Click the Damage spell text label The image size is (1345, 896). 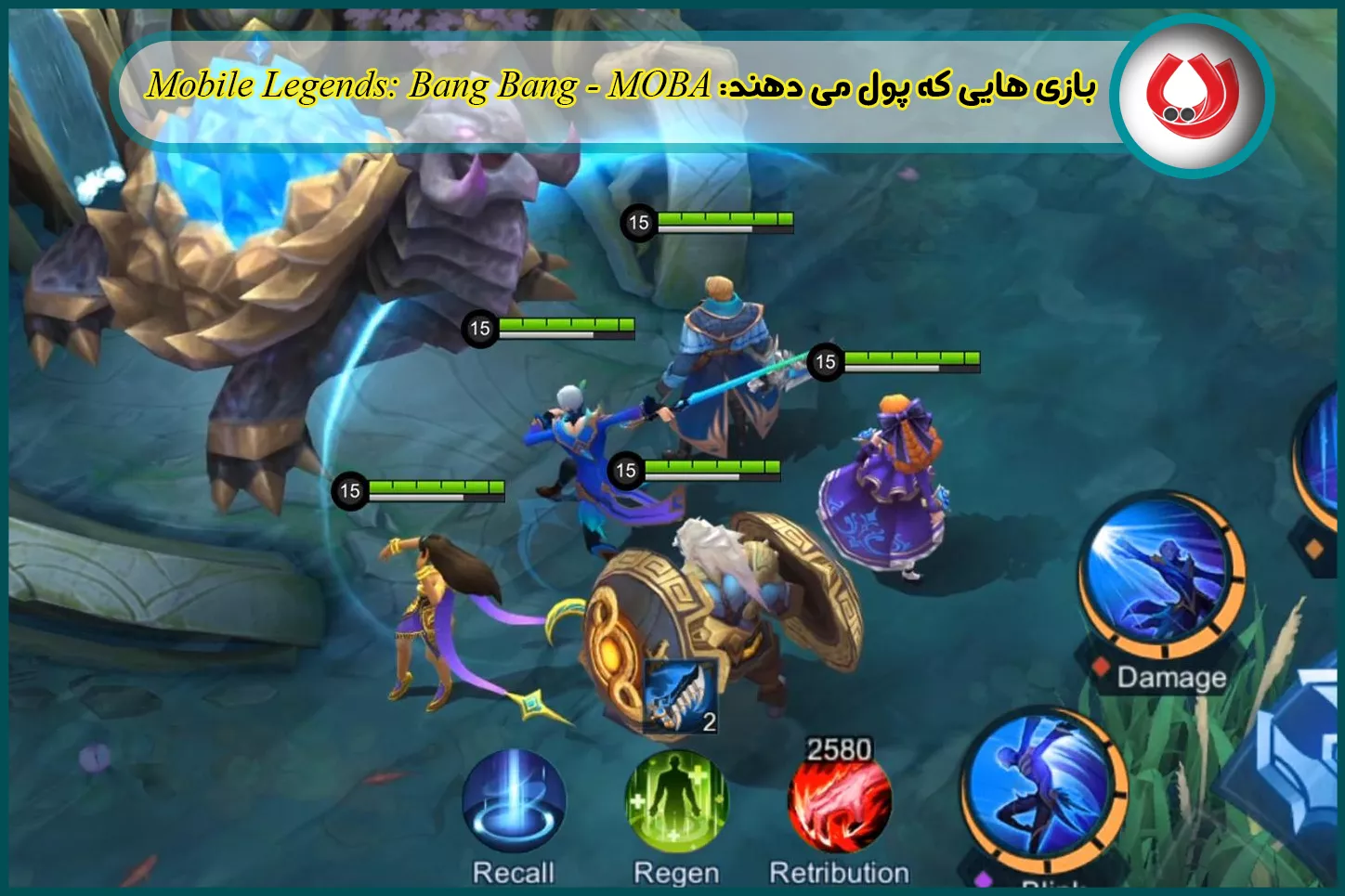(1172, 679)
